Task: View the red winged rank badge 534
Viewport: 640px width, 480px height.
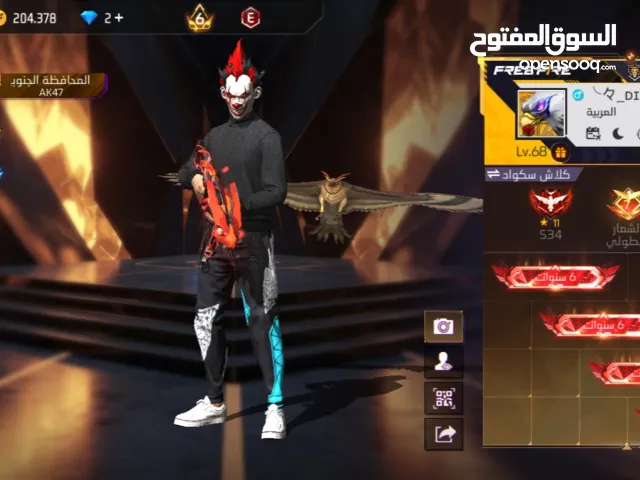Action: [550, 210]
